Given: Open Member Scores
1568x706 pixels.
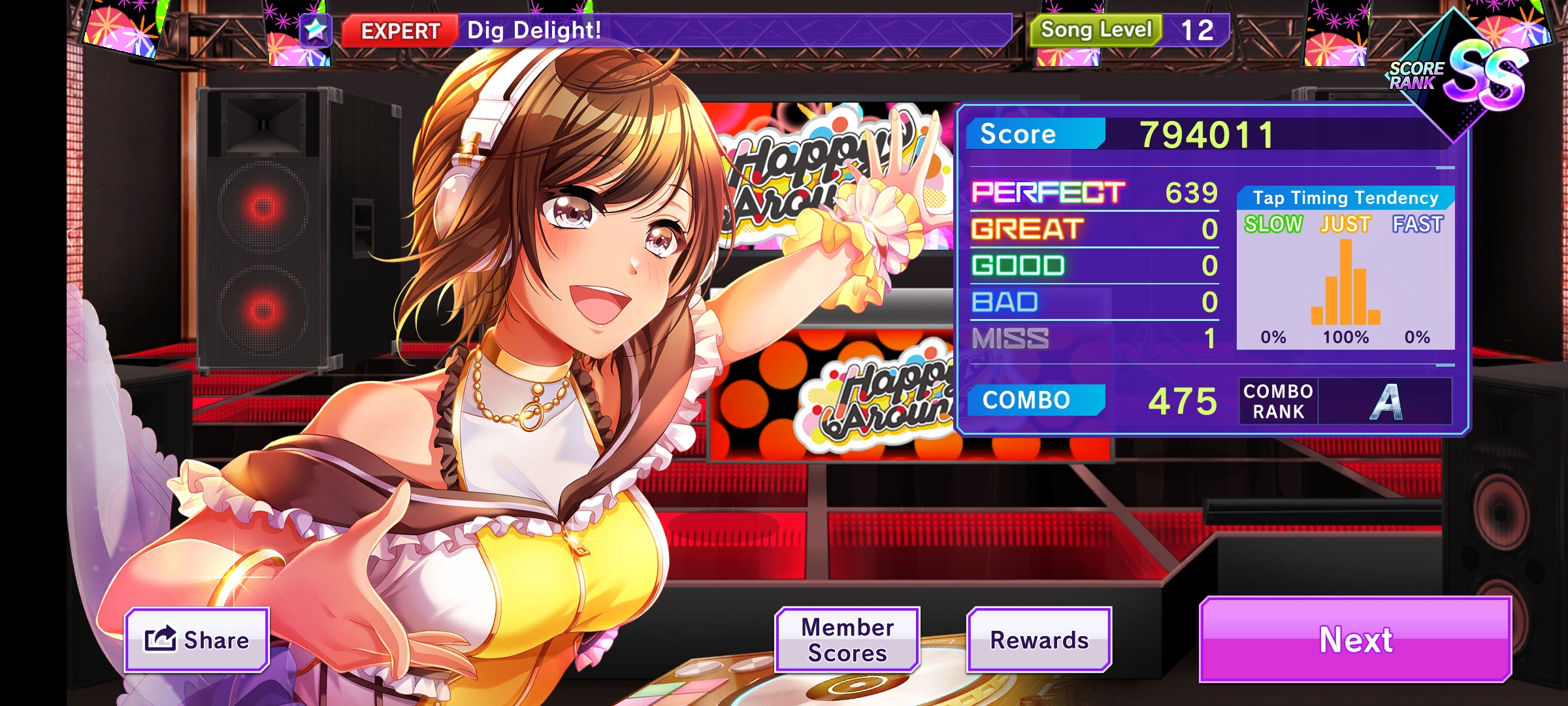Looking at the screenshot, I should 847,639.
